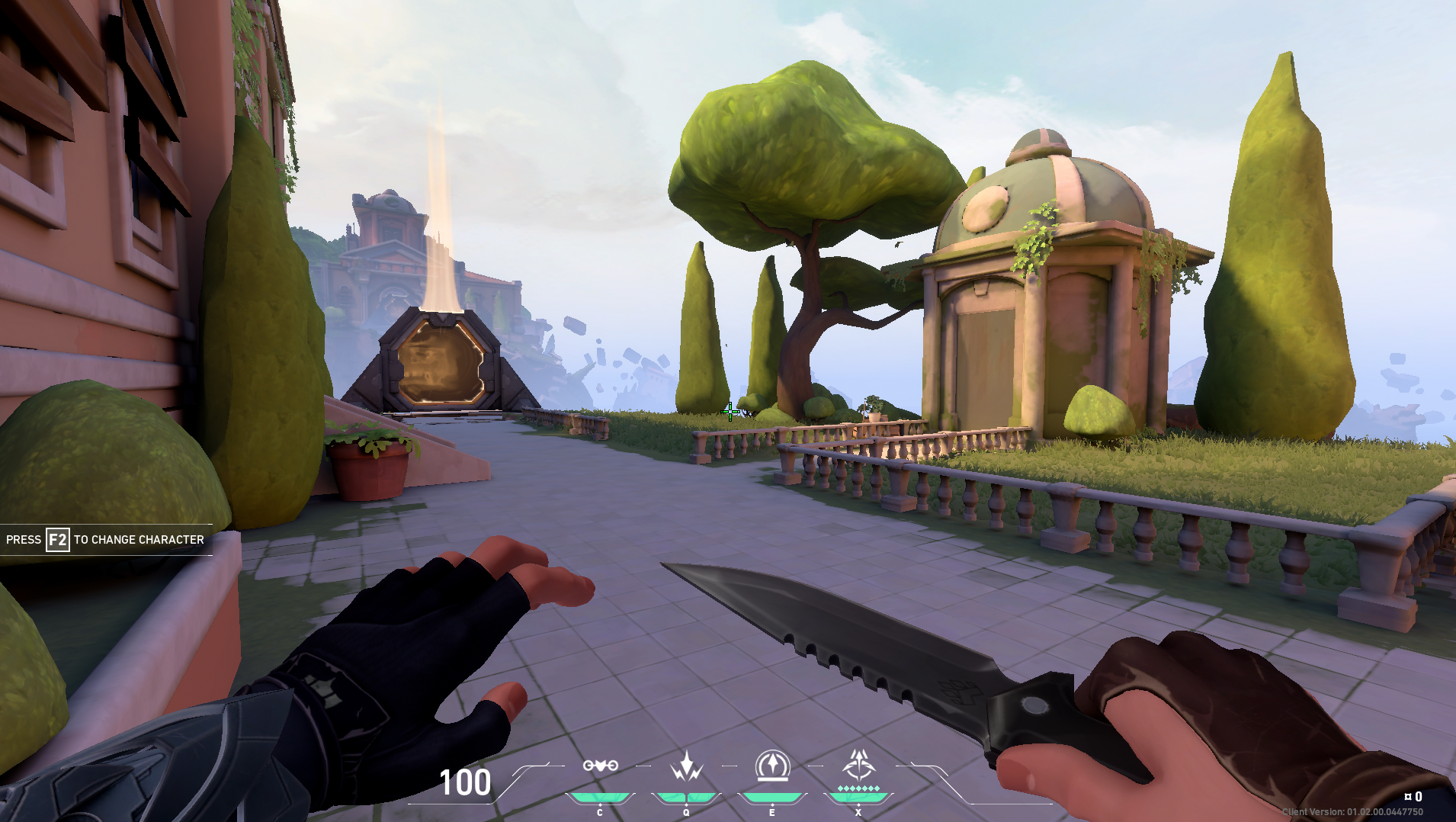Trigger the Neural Theft ultimate icon
Image resolution: width=1456 pixels, height=822 pixels.
tap(858, 766)
